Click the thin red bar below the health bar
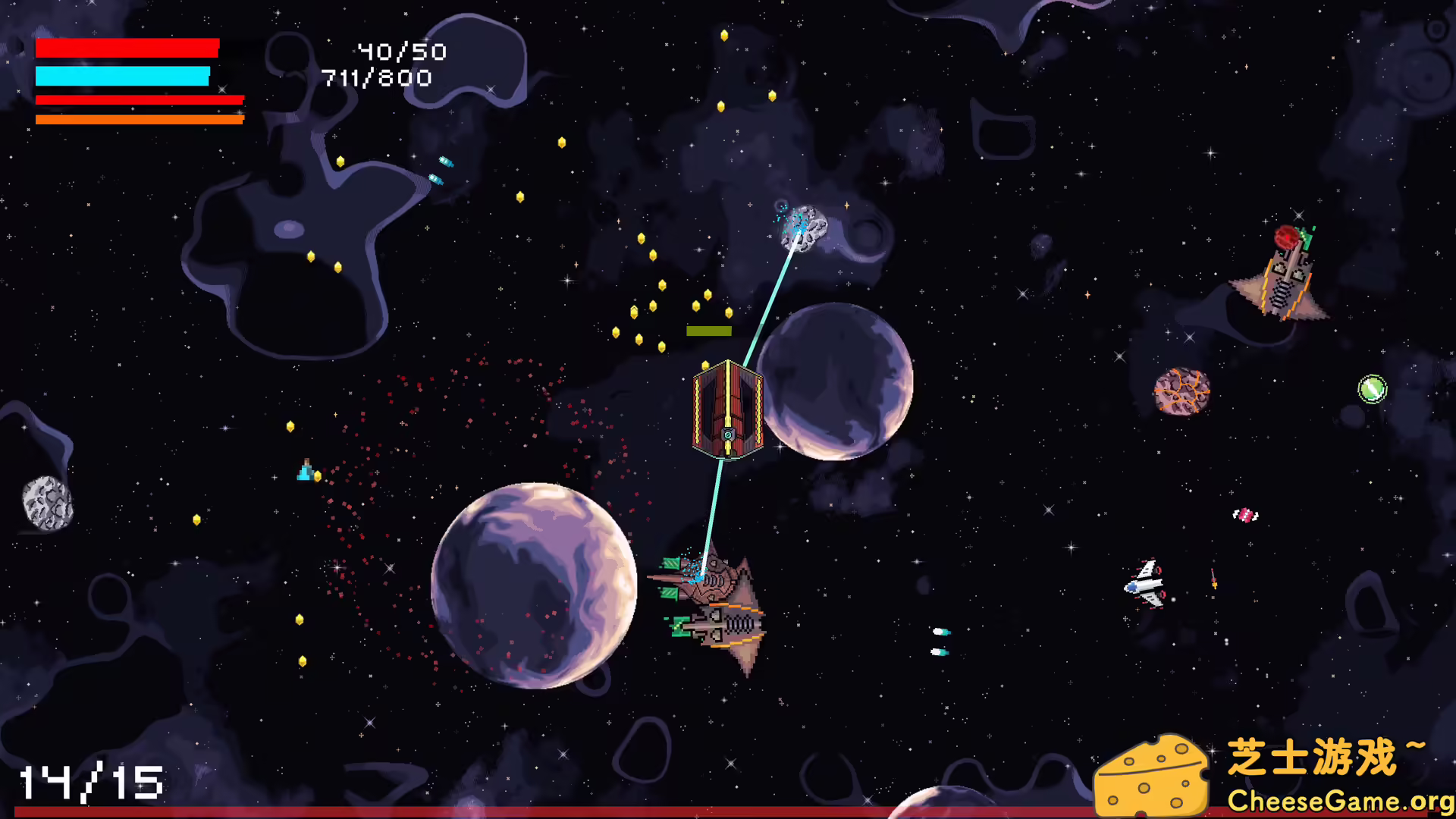This screenshot has height=819, width=1456. (x=140, y=101)
